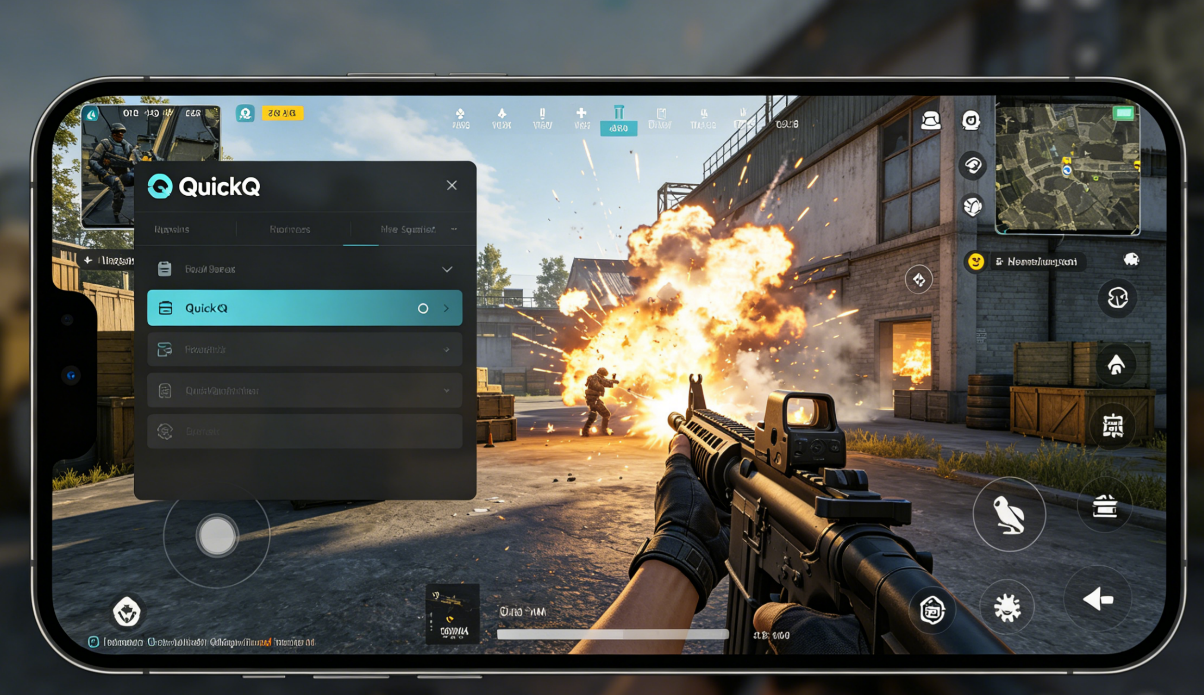Tap the left-pointing arrow action button

pos(1098,599)
